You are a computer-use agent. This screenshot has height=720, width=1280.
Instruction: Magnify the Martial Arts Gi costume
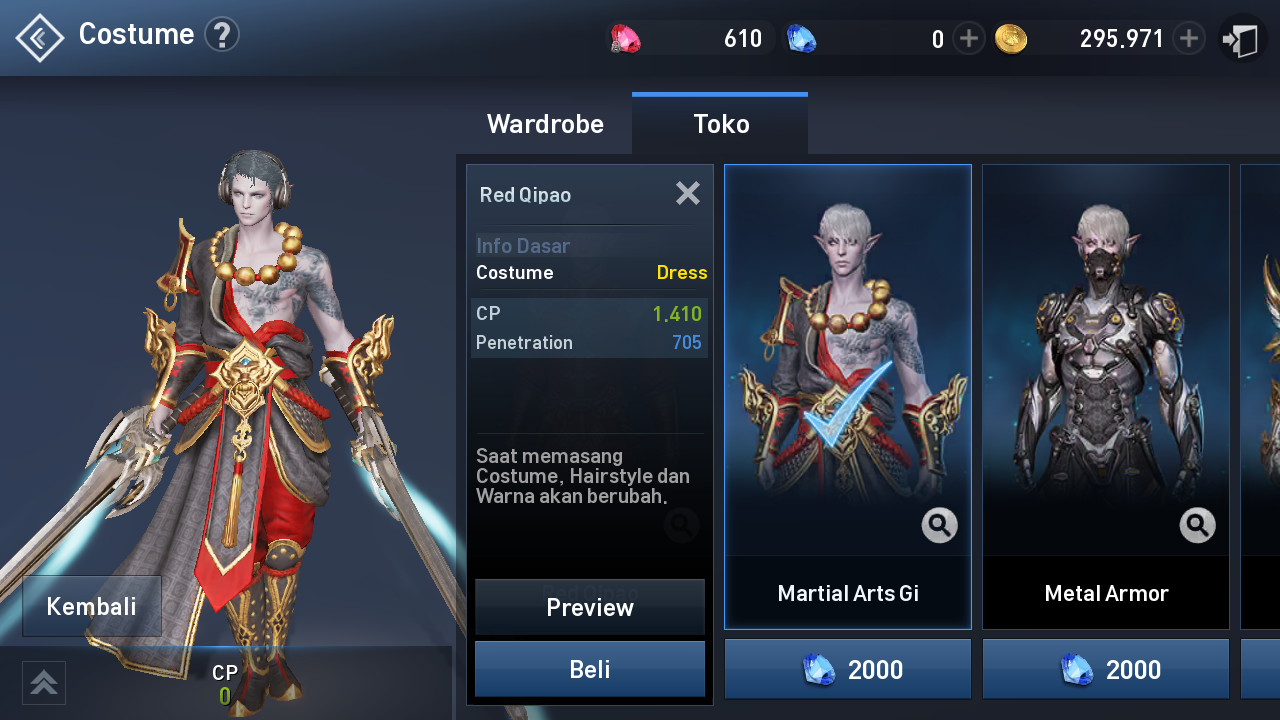tap(940, 525)
